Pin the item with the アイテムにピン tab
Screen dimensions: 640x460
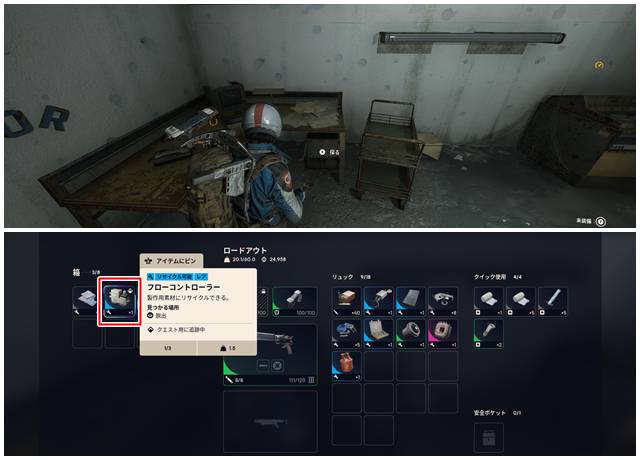pos(173,259)
